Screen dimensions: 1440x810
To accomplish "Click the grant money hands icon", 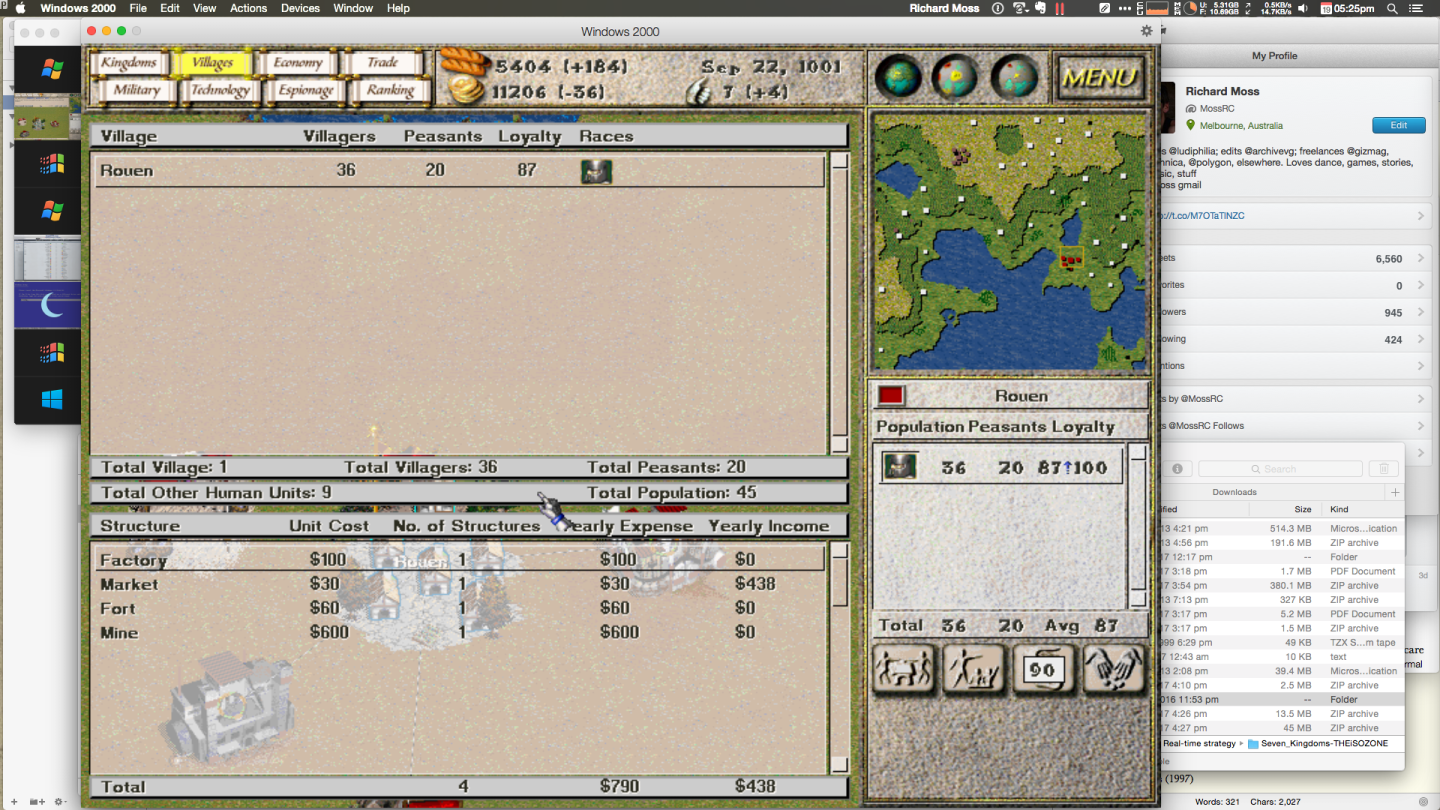I will (1113, 668).
